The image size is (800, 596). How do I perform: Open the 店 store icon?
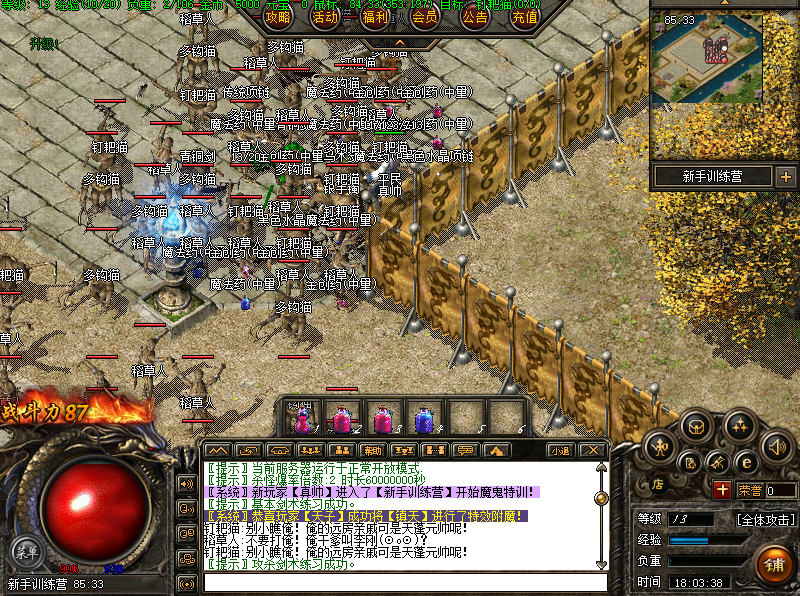pos(659,483)
